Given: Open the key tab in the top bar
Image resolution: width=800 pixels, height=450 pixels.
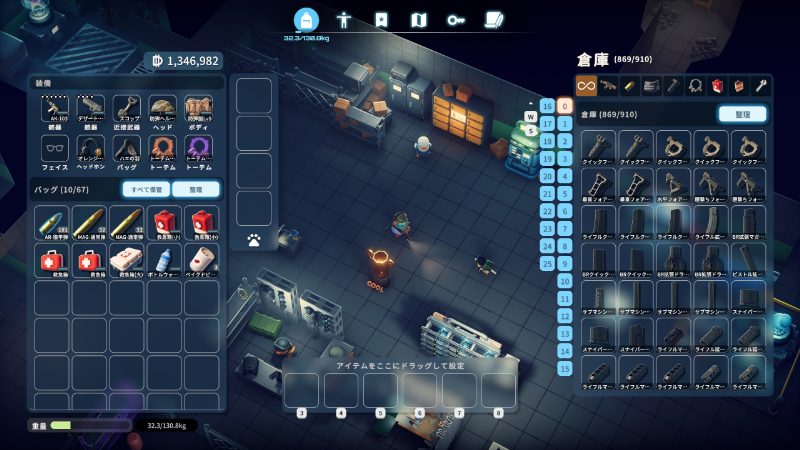Looking at the screenshot, I should point(456,19).
